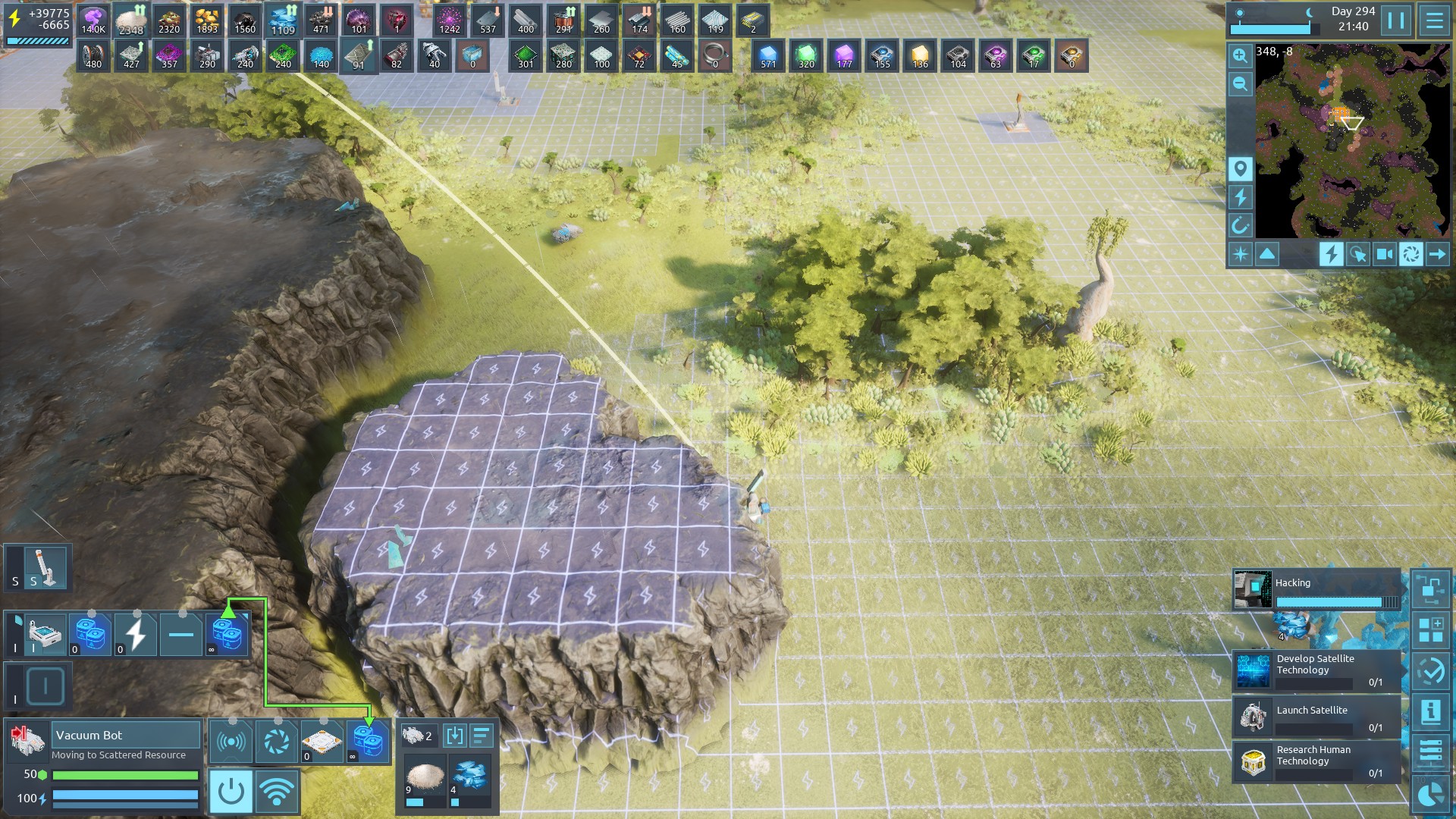Select the Hacking research tracker
Image resolution: width=1456 pixels, height=819 pixels.
pos(1316,590)
